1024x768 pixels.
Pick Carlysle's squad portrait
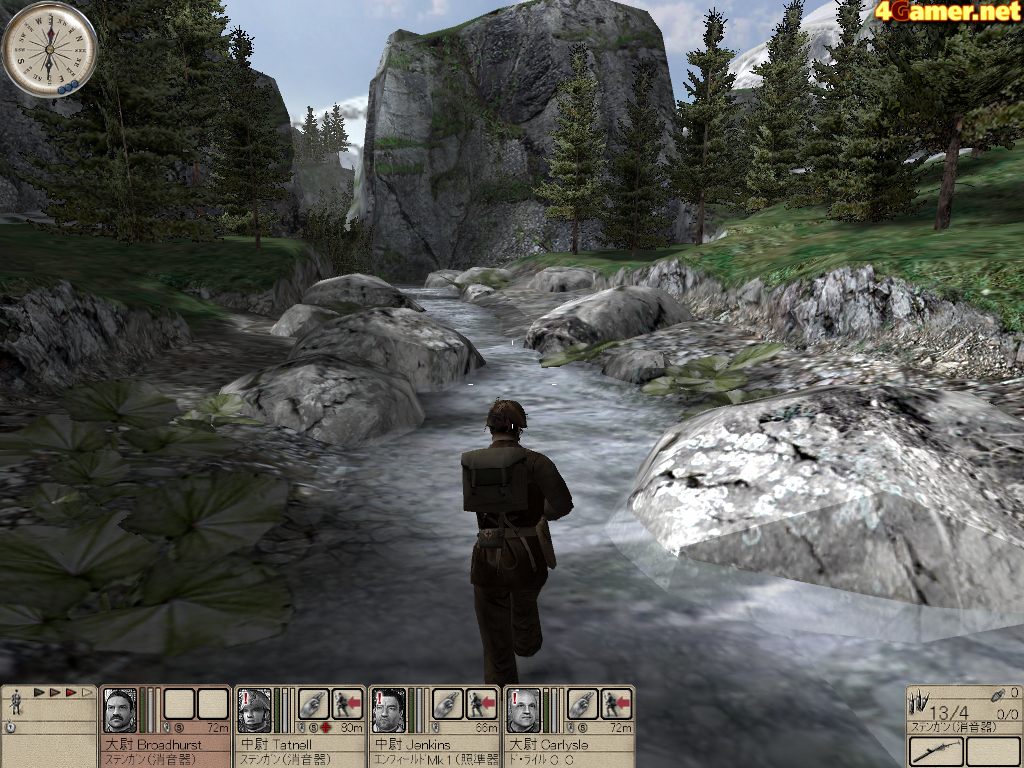click(x=523, y=710)
